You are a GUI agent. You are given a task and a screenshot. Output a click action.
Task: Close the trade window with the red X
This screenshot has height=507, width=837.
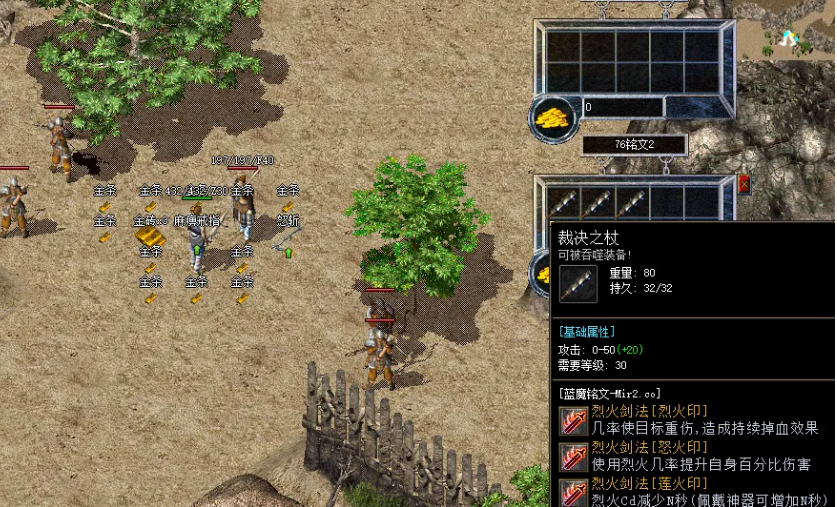pos(744,184)
